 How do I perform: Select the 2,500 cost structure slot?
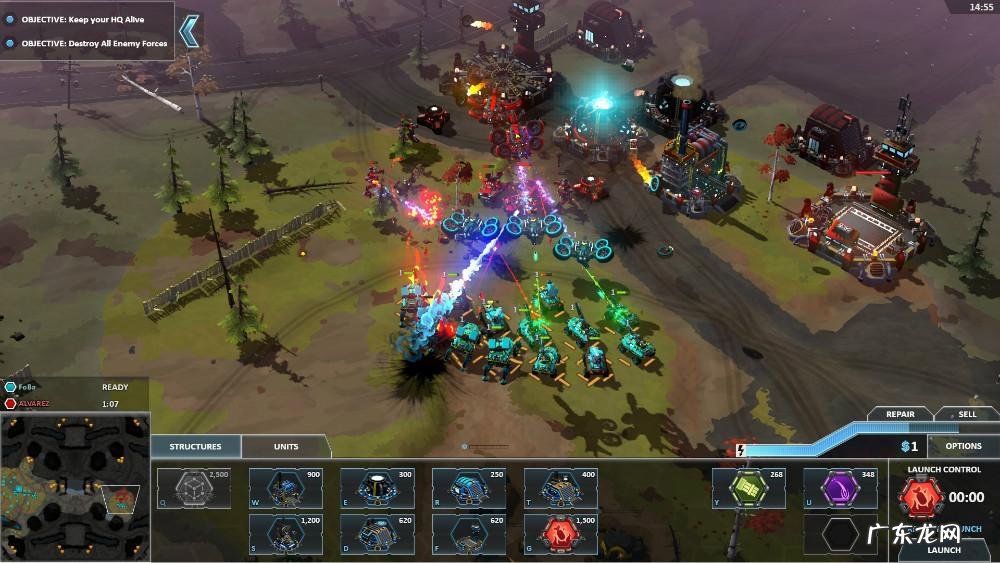coord(193,488)
